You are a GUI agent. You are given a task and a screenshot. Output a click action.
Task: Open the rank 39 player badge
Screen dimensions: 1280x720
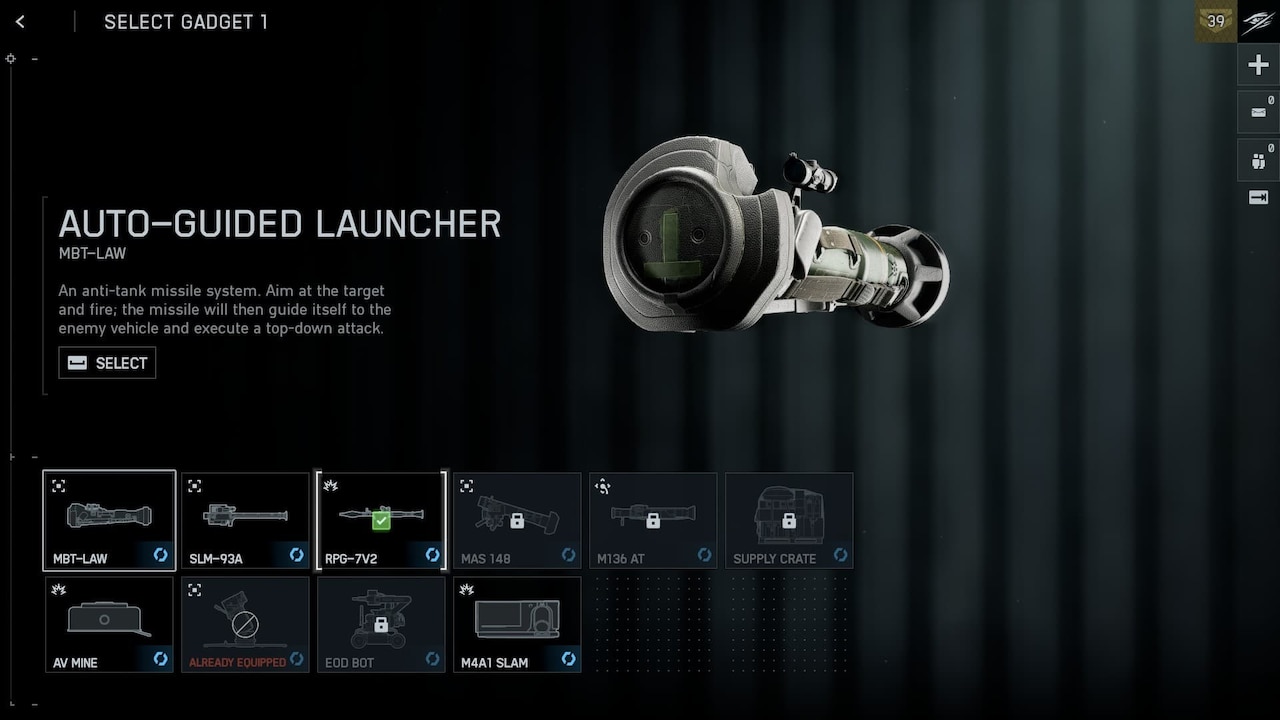(x=1216, y=21)
